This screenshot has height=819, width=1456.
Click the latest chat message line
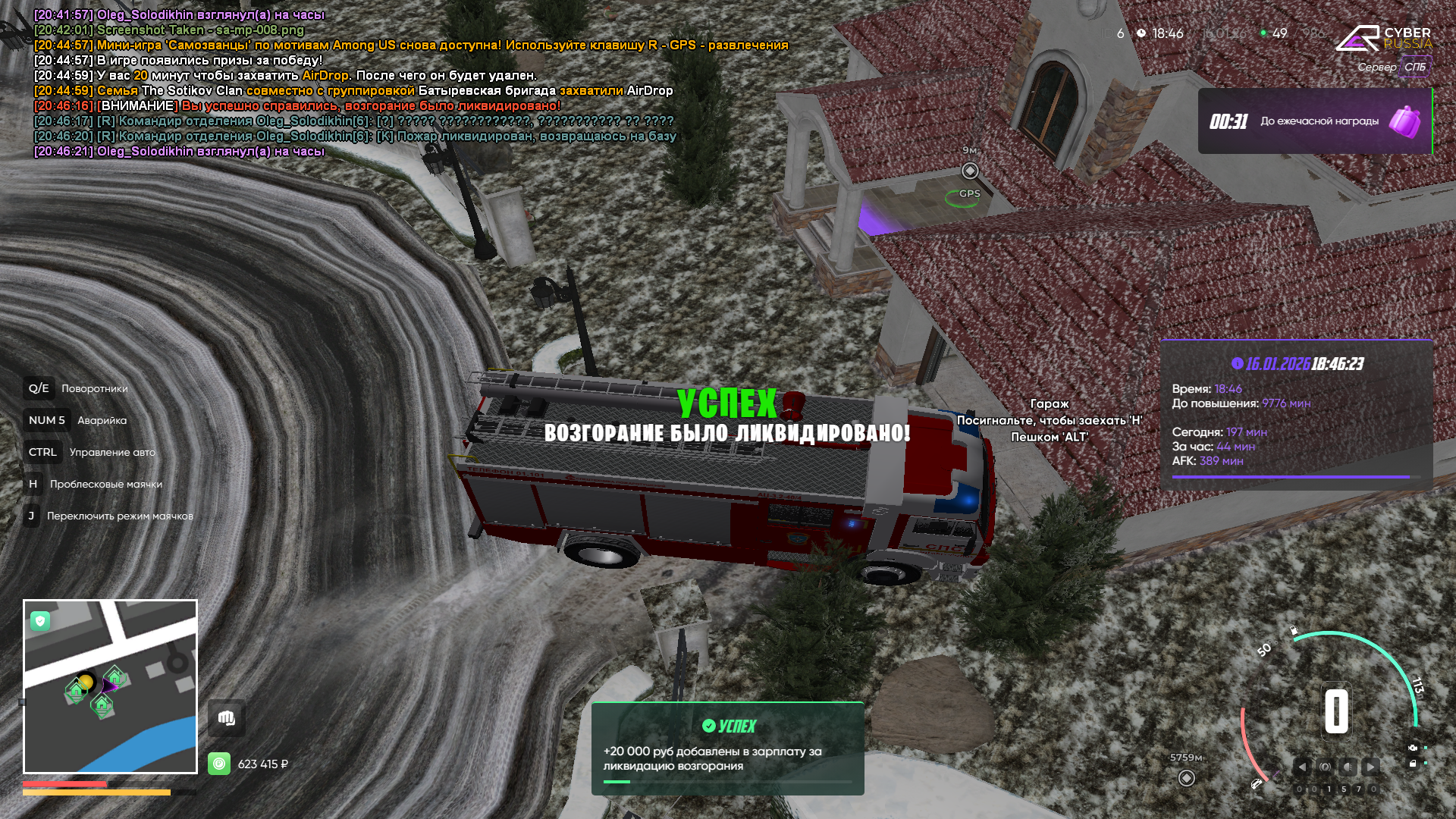[179, 152]
